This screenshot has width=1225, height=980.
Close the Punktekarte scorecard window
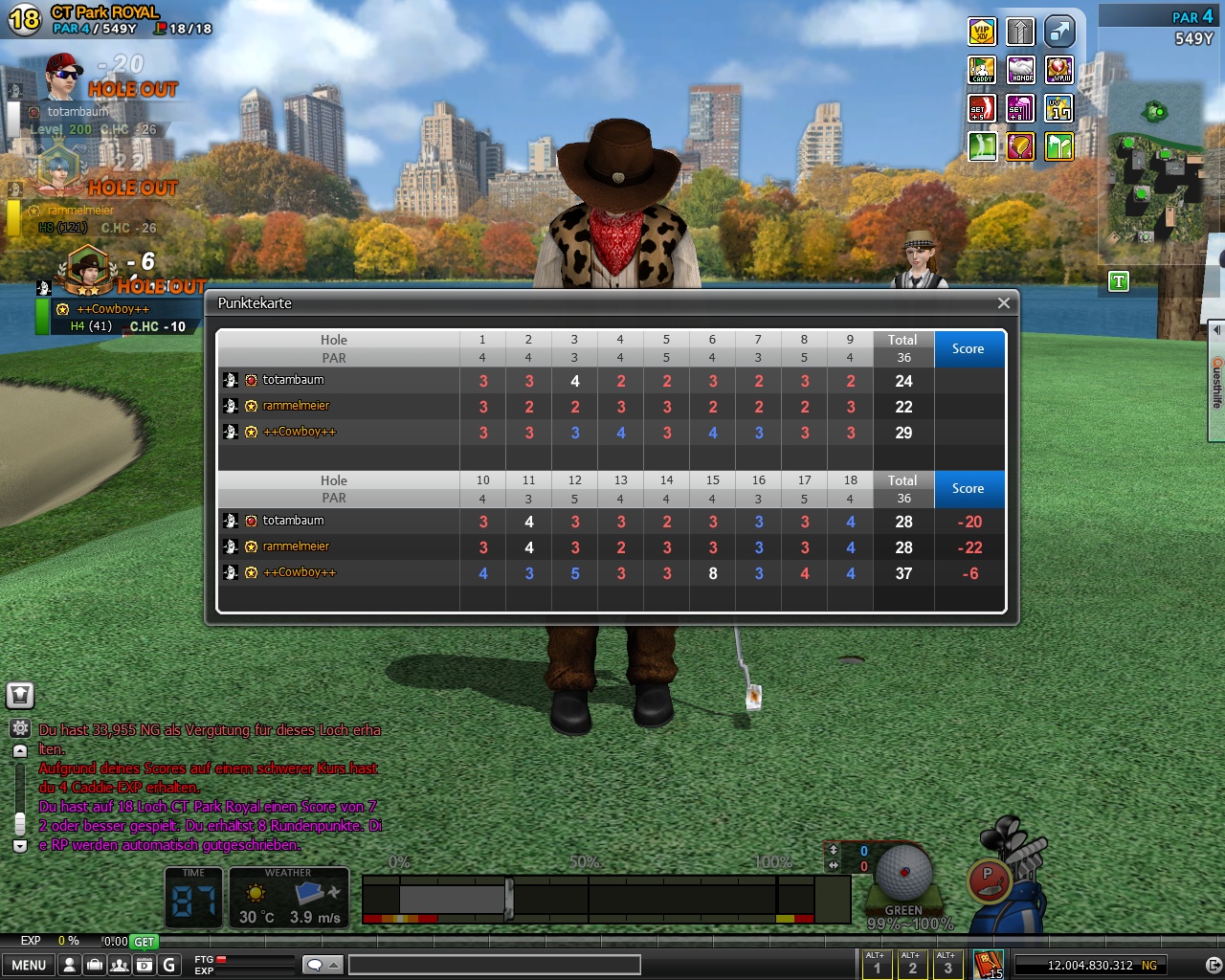1003,303
